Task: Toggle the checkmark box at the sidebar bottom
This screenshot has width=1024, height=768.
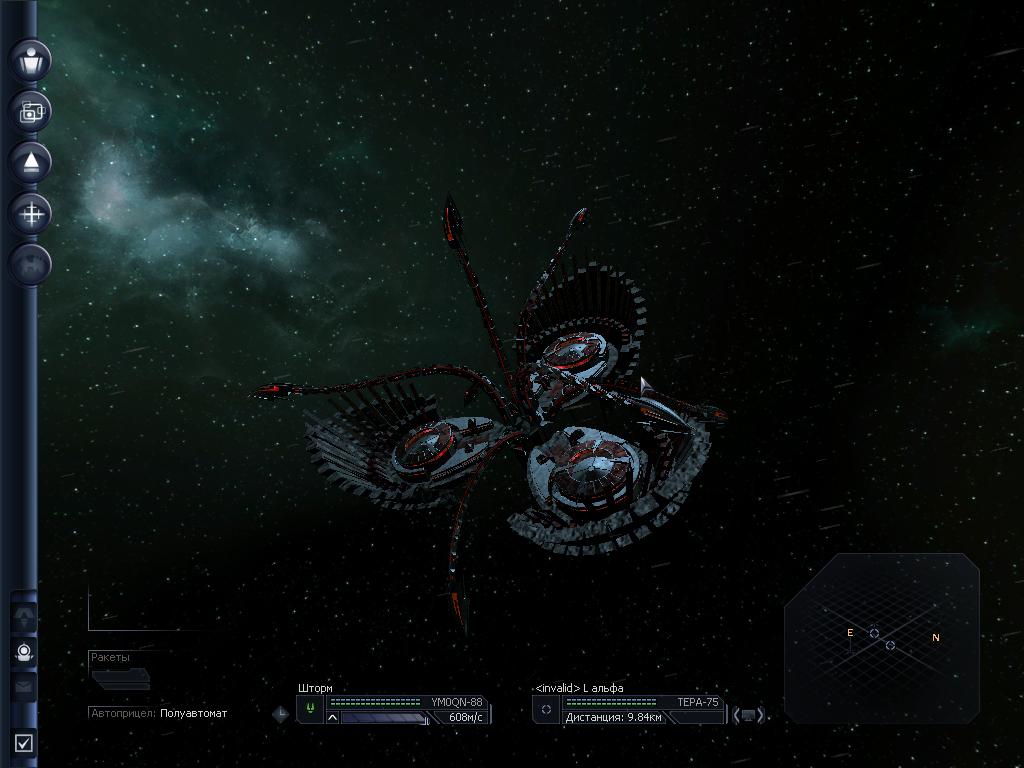Action: click(x=24, y=743)
